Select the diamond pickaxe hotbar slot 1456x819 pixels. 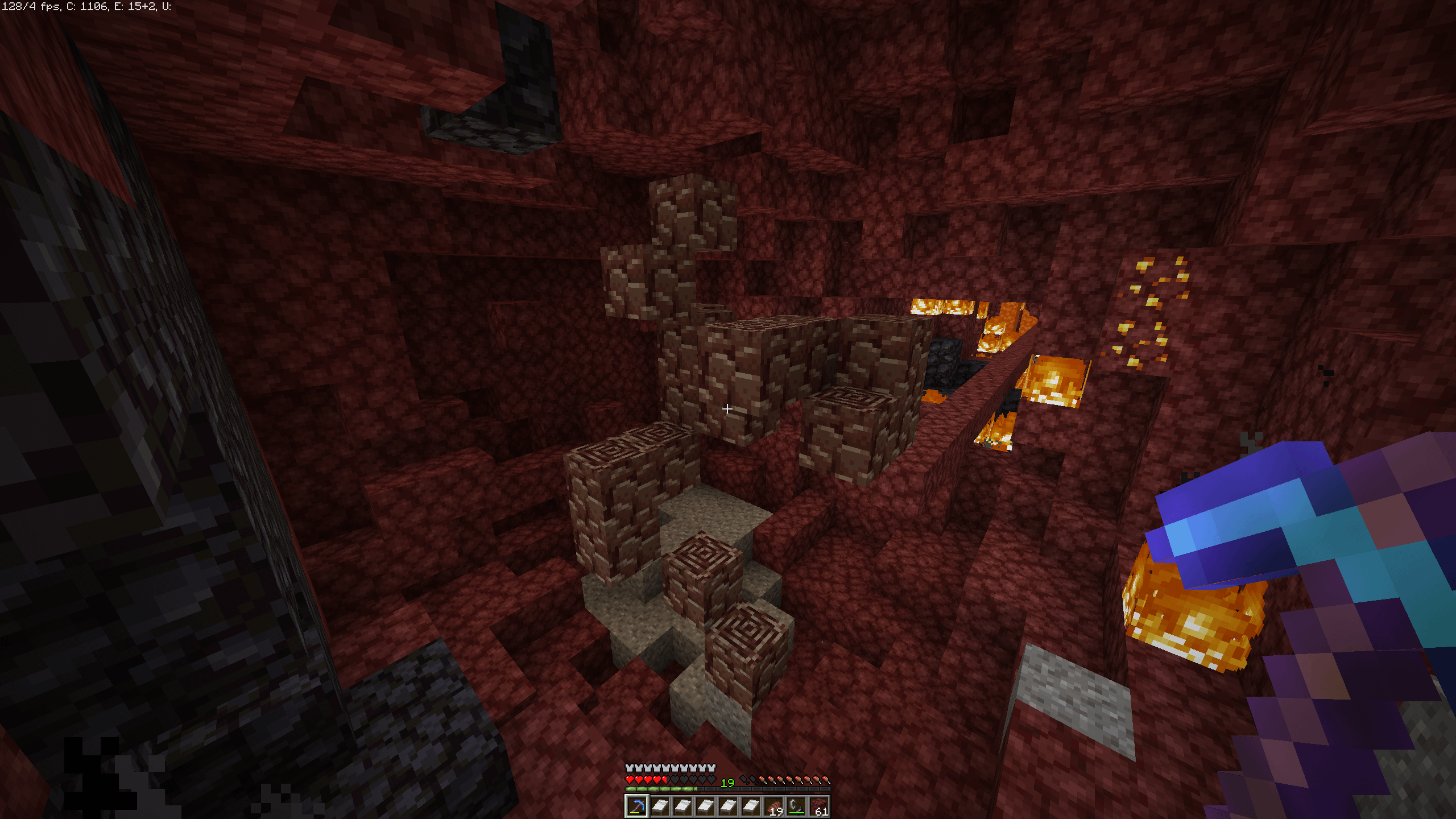point(636,806)
